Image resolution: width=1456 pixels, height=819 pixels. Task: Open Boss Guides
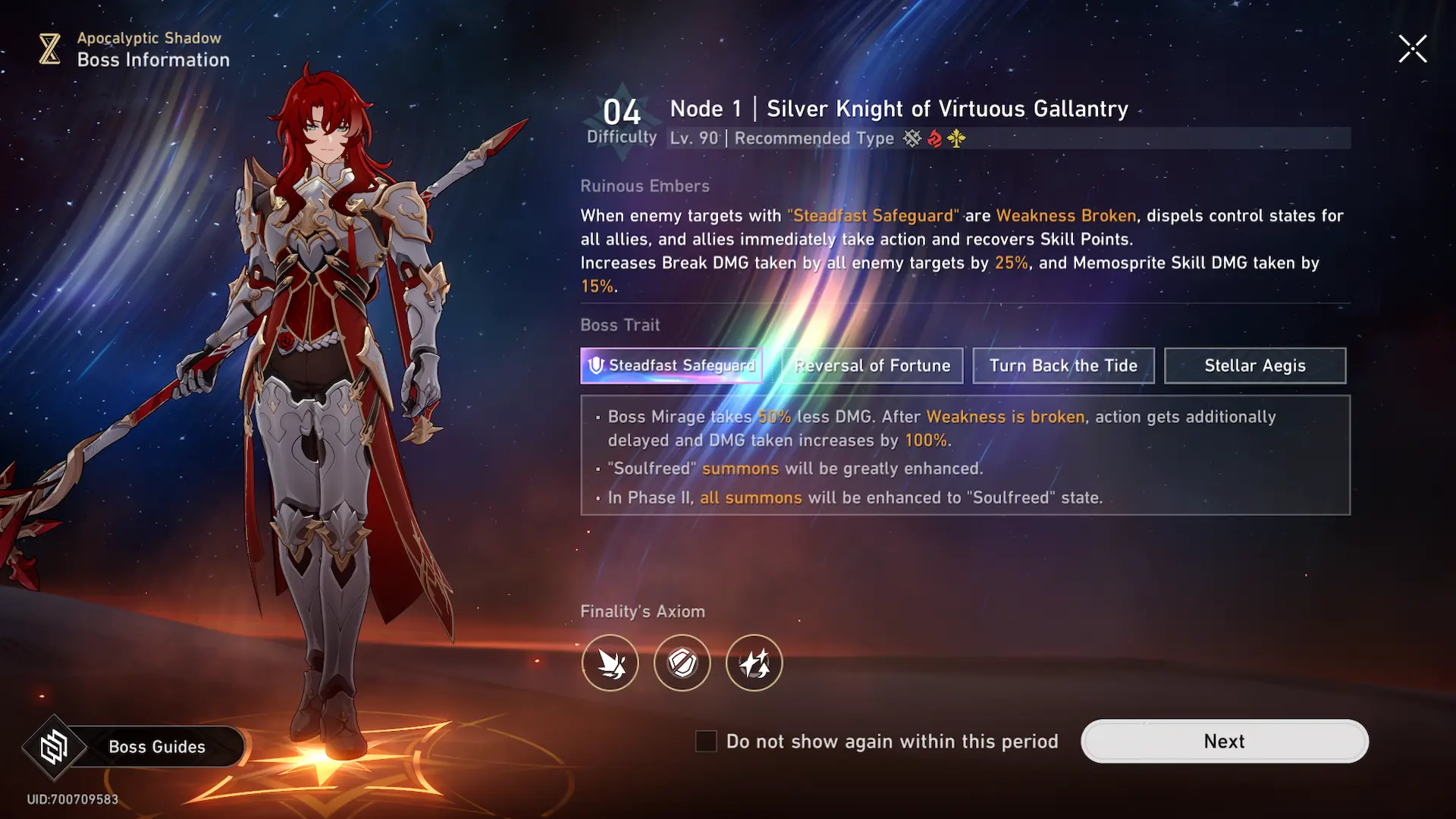tap(136, 747)
